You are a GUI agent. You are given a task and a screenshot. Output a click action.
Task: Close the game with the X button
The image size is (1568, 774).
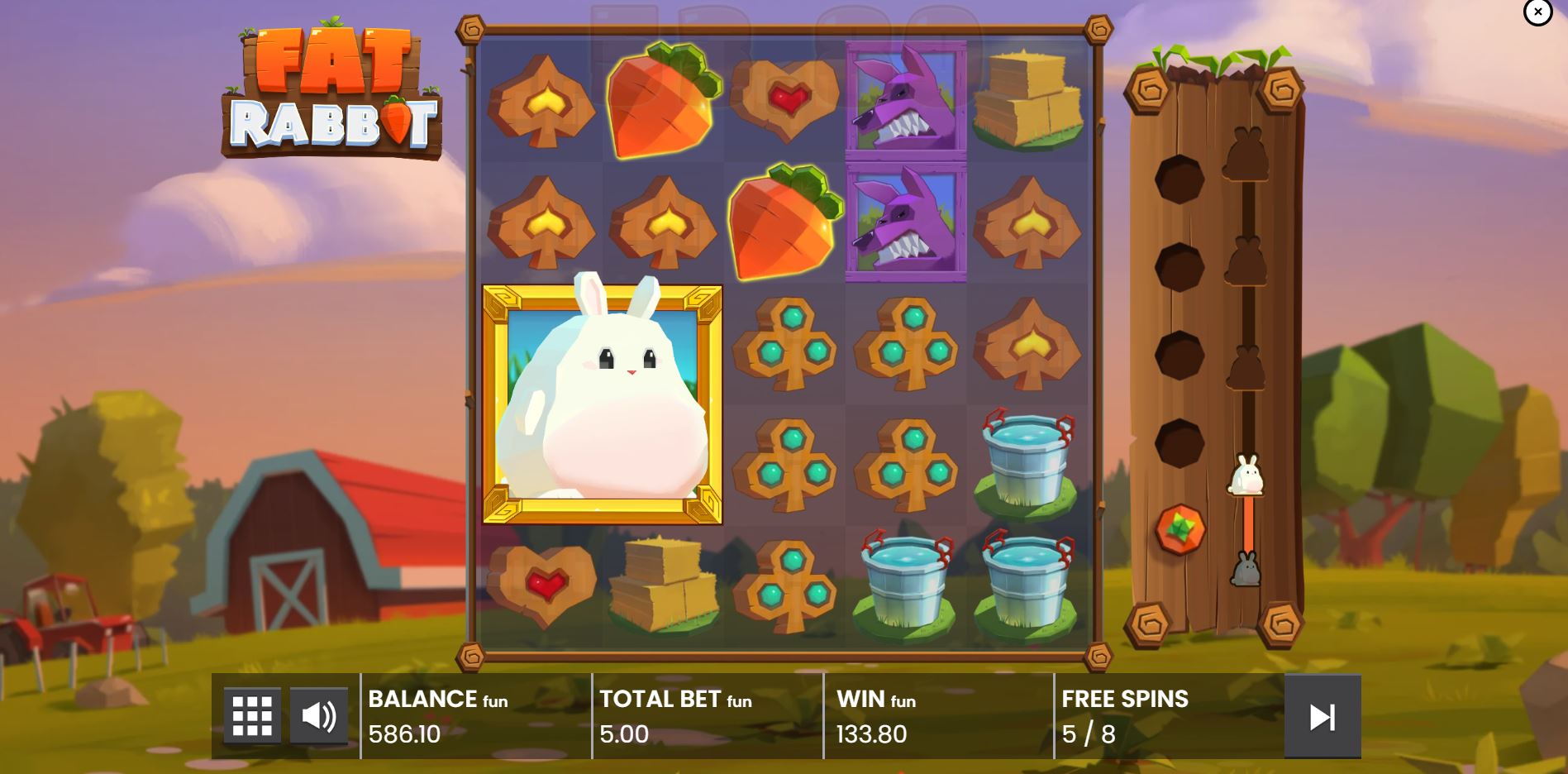coord(1537,12)
